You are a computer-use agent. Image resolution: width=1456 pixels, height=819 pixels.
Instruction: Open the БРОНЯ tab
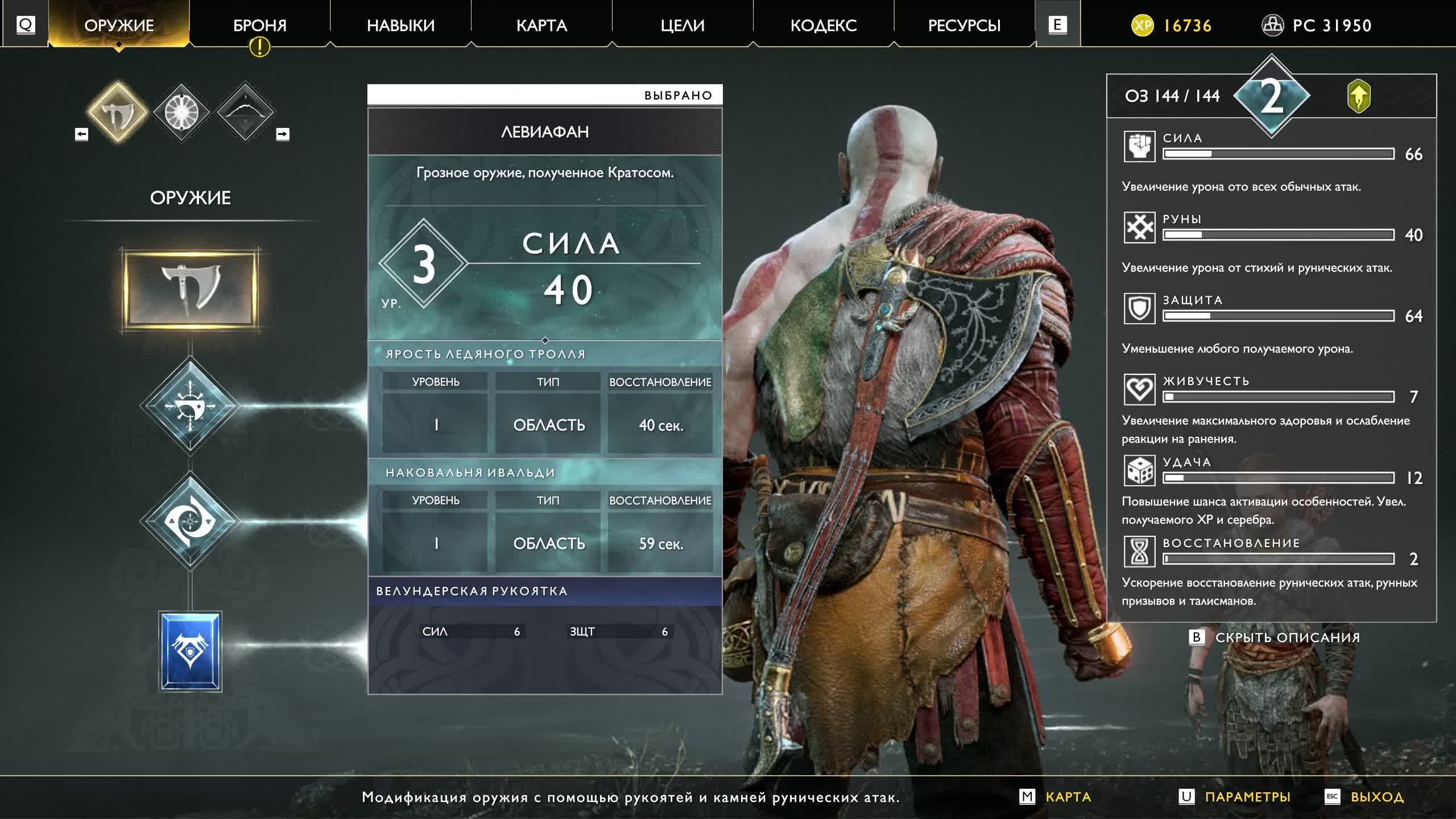(x=260, y=26)
